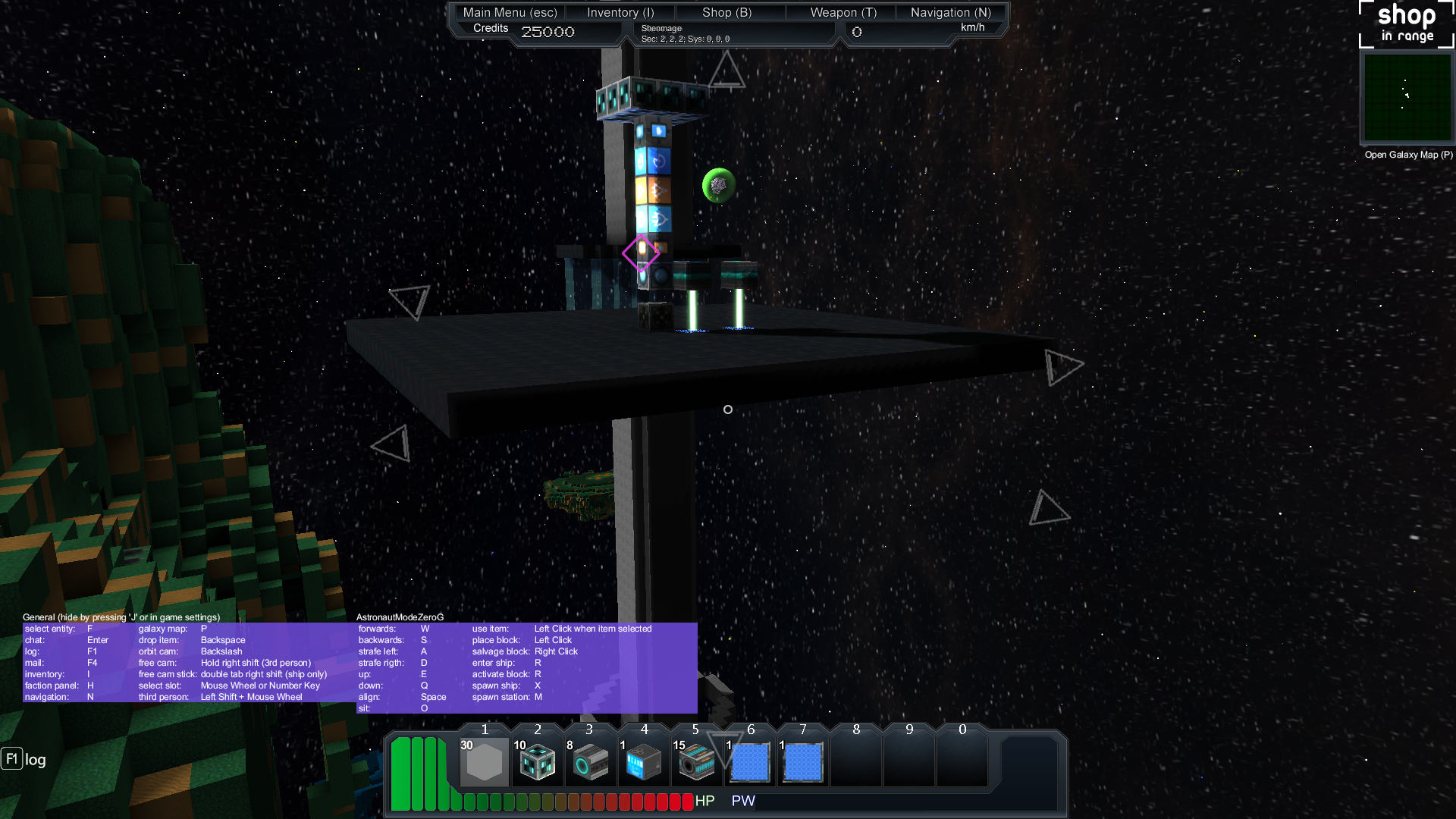
Task: Open the Inventory panel
Action: (620, 12)
